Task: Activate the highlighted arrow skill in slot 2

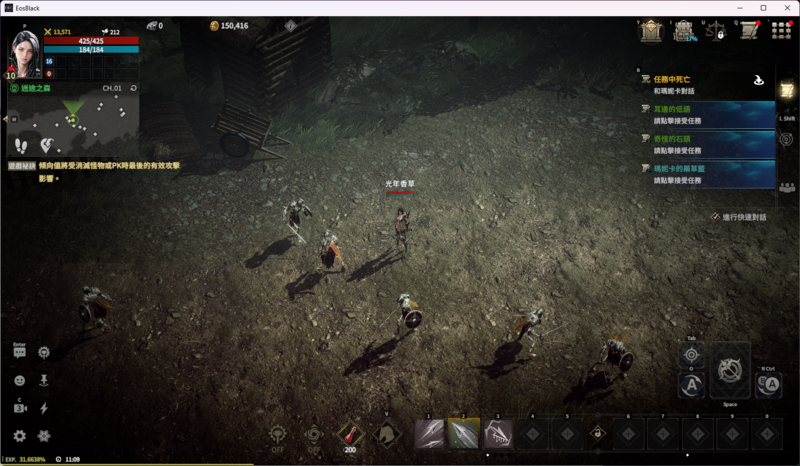Action: click(463, 433)
